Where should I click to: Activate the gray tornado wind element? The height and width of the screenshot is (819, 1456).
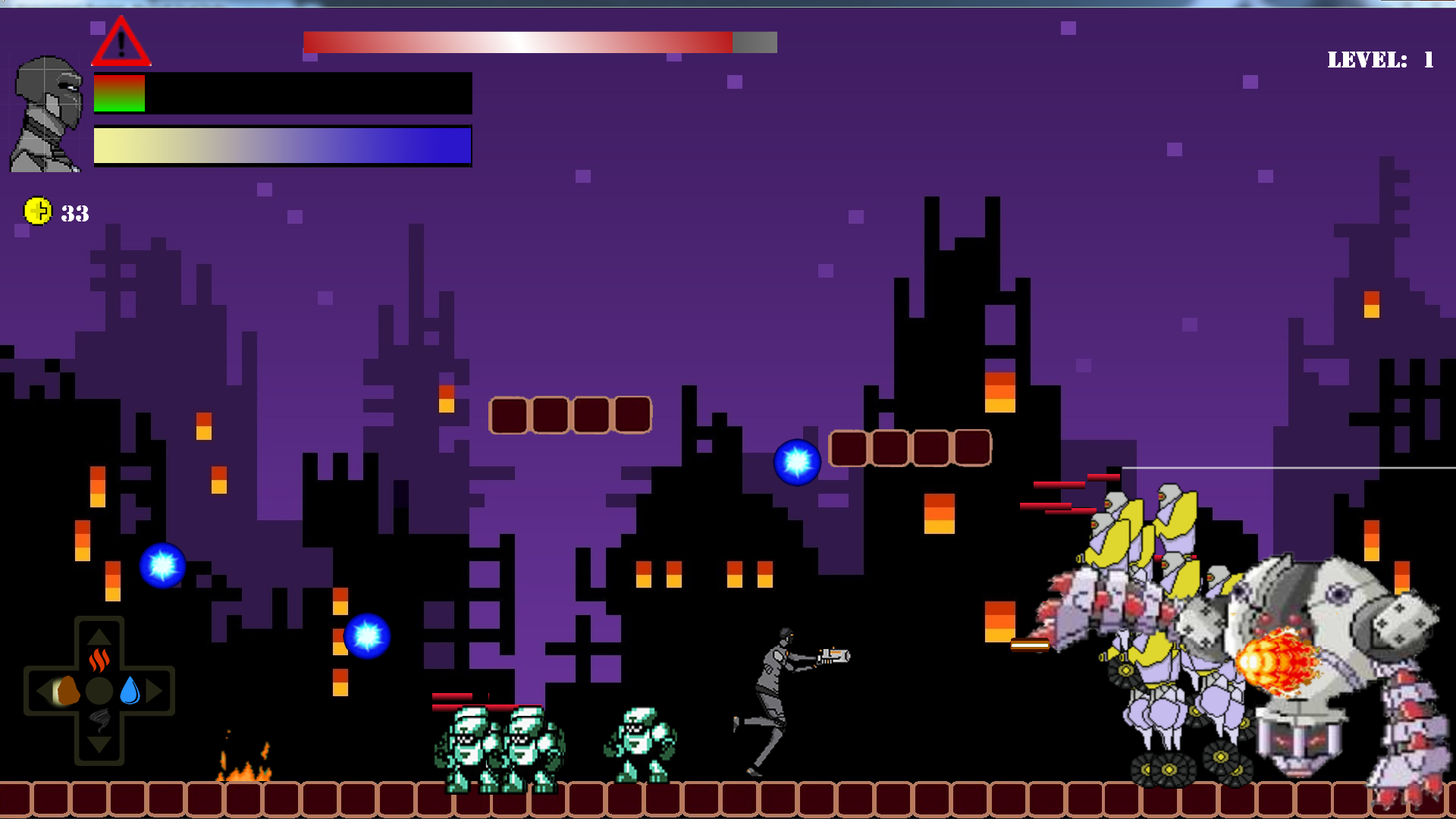[x=99, y=719]
